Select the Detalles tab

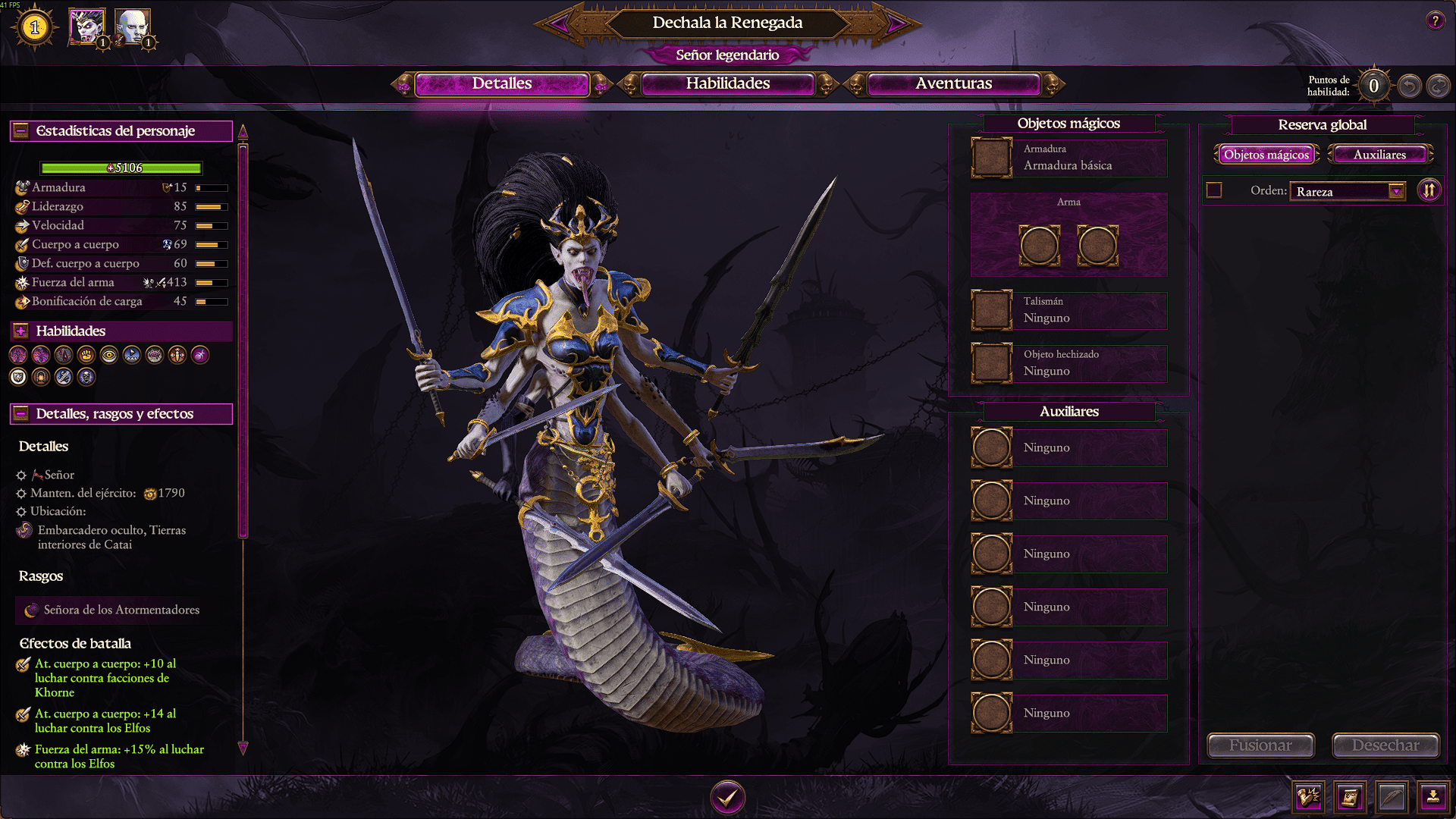501,83
